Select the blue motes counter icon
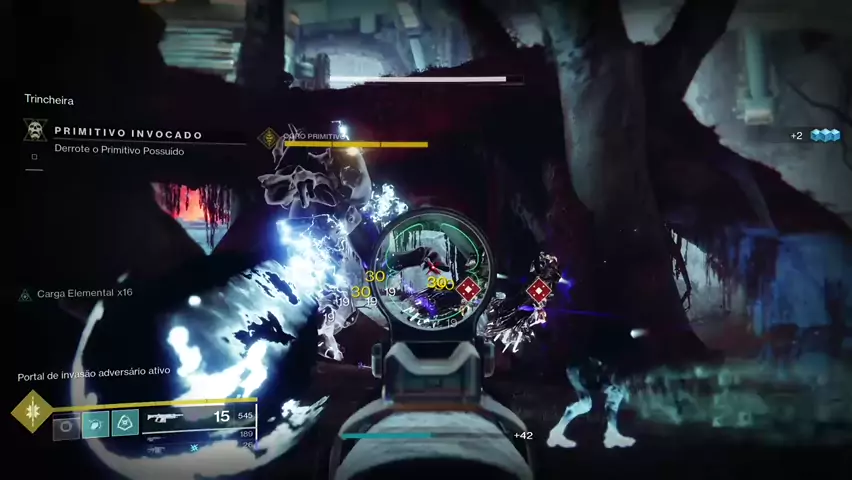The height and width of the screenshot is (480, 852). (x=825, y=136)
